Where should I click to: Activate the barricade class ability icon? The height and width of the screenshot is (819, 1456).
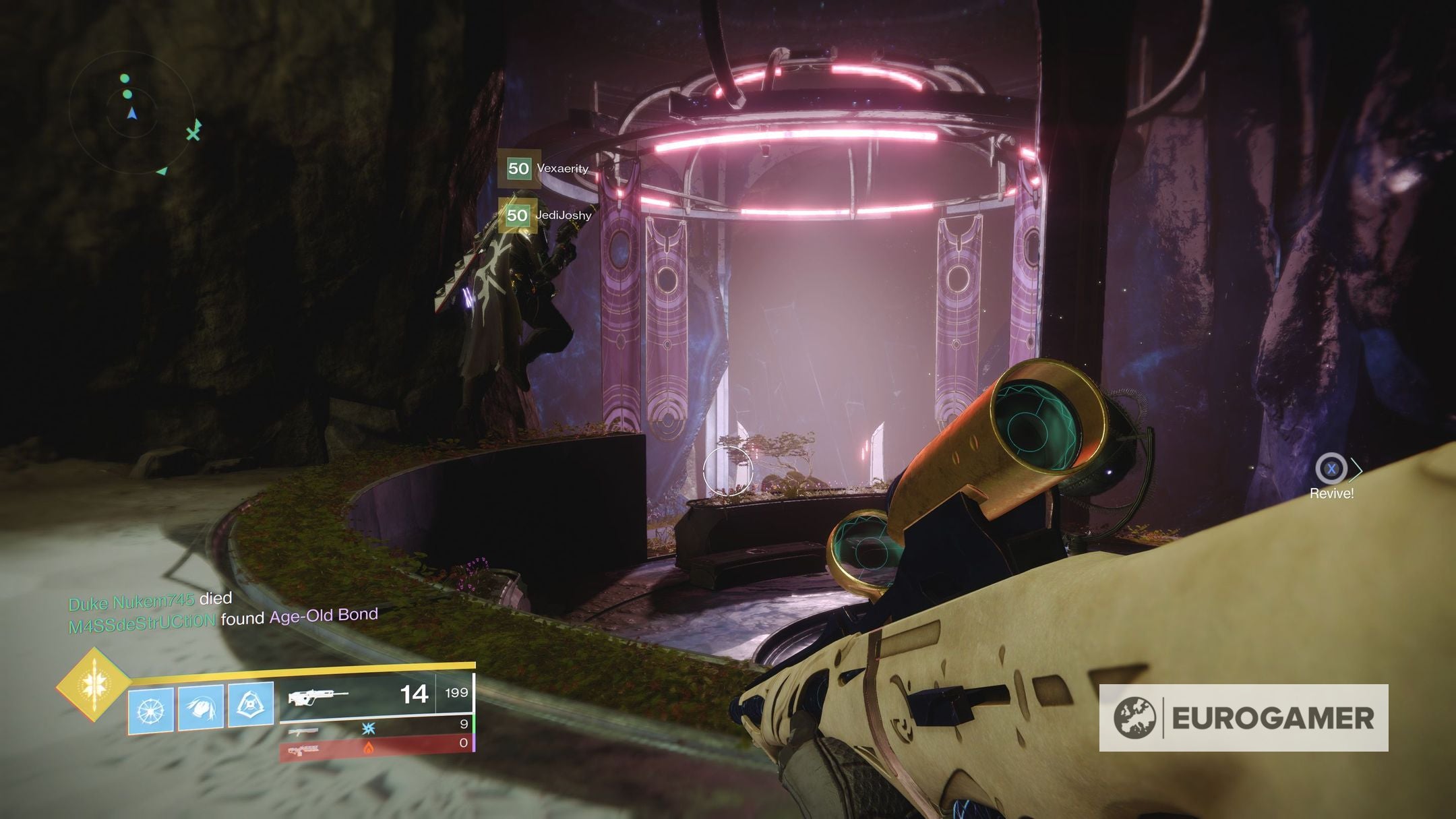point(251,706)
